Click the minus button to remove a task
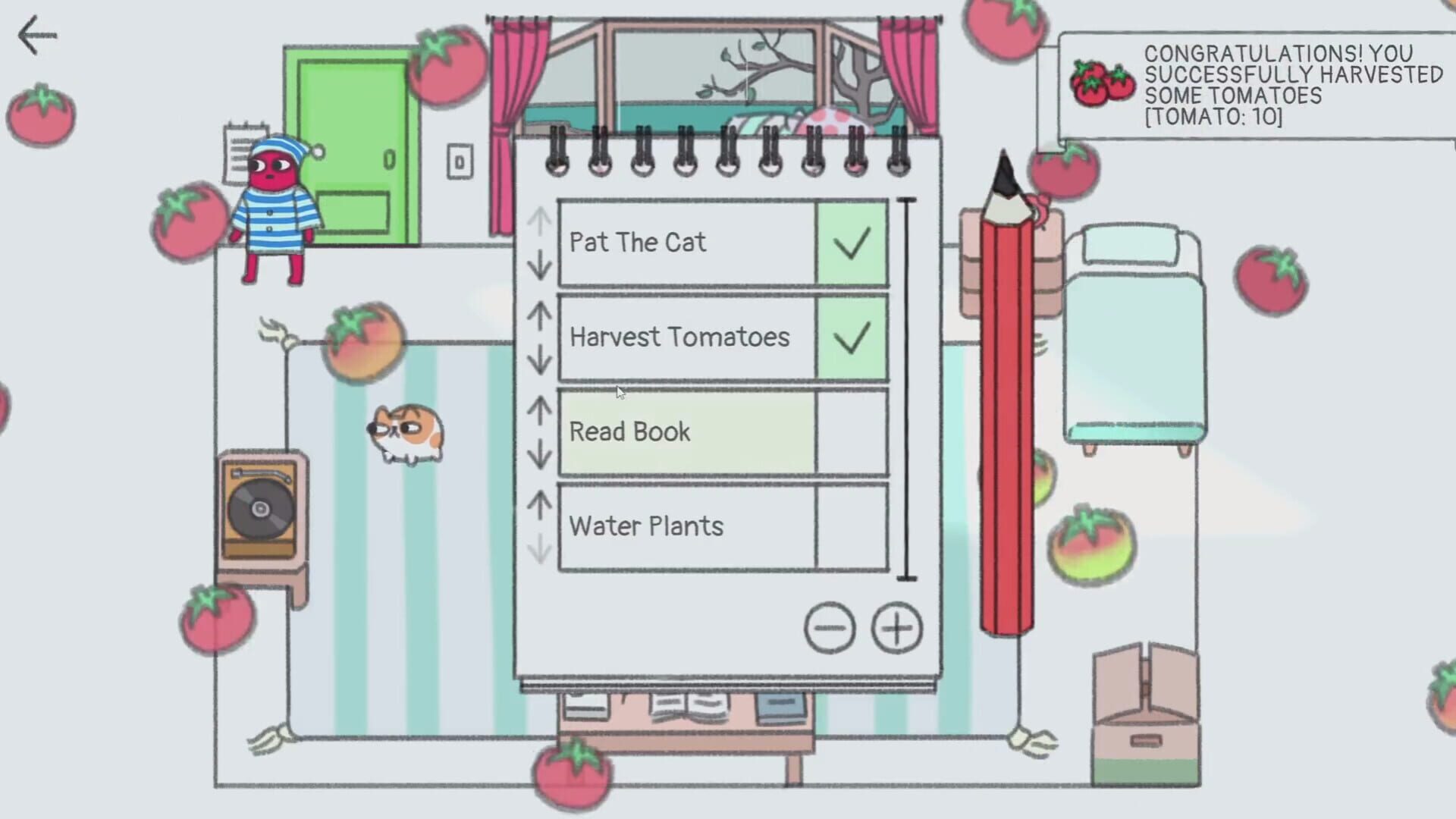The height and width of the screenshot is (819, 1456). point(831,627)
